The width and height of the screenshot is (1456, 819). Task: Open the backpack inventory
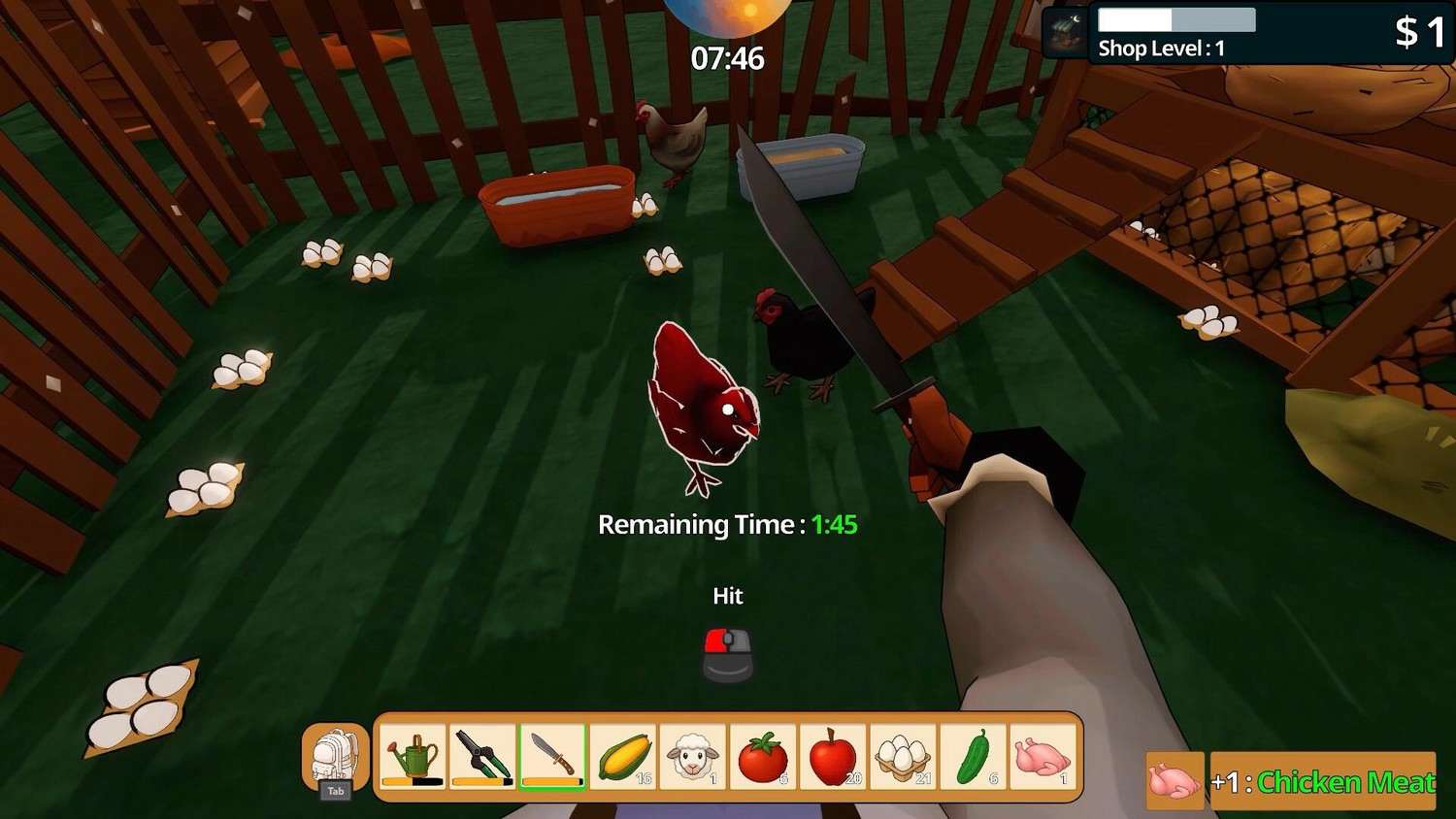[x=335, y=759]
